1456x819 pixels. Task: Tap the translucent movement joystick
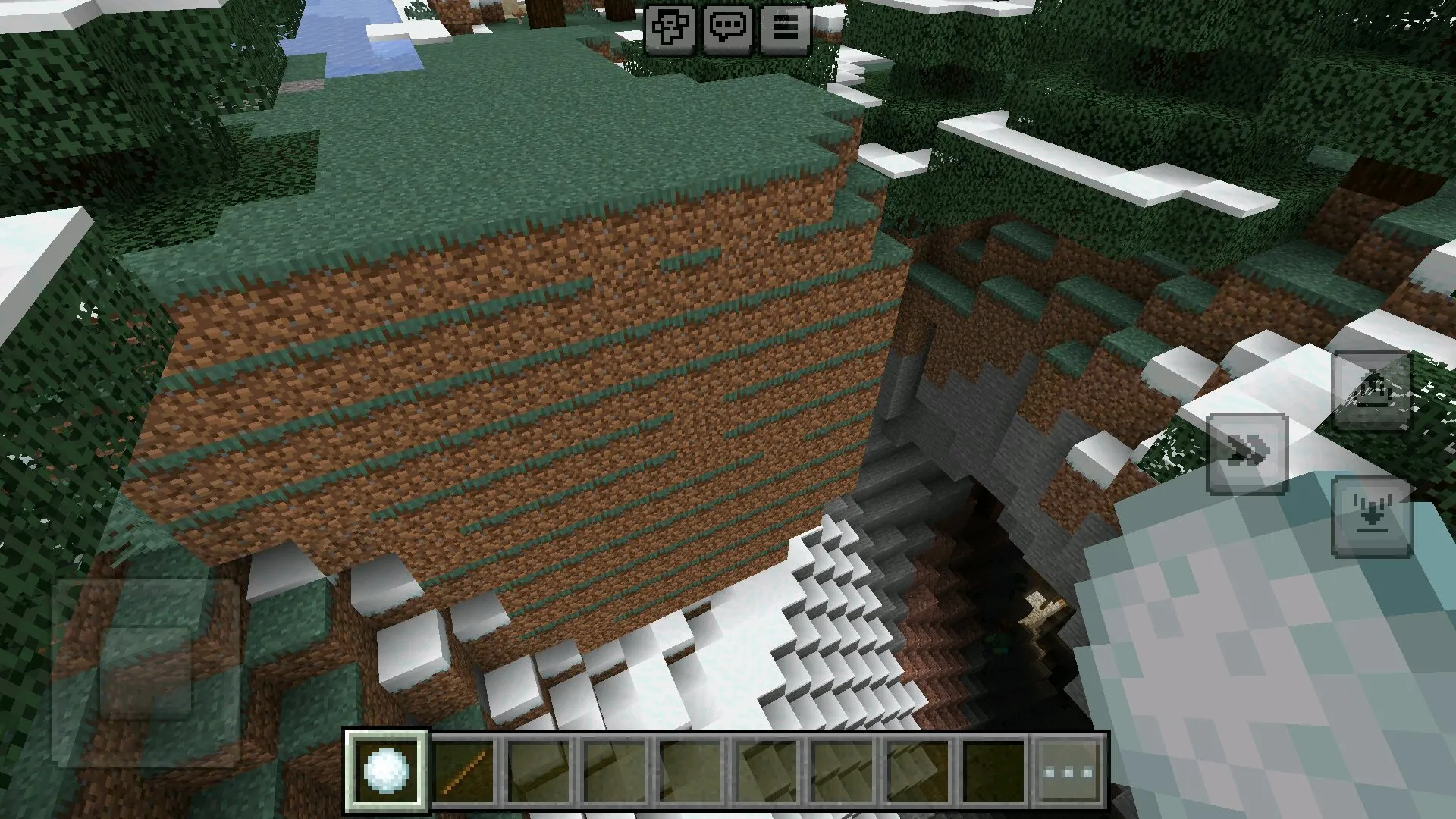point(146,672)
